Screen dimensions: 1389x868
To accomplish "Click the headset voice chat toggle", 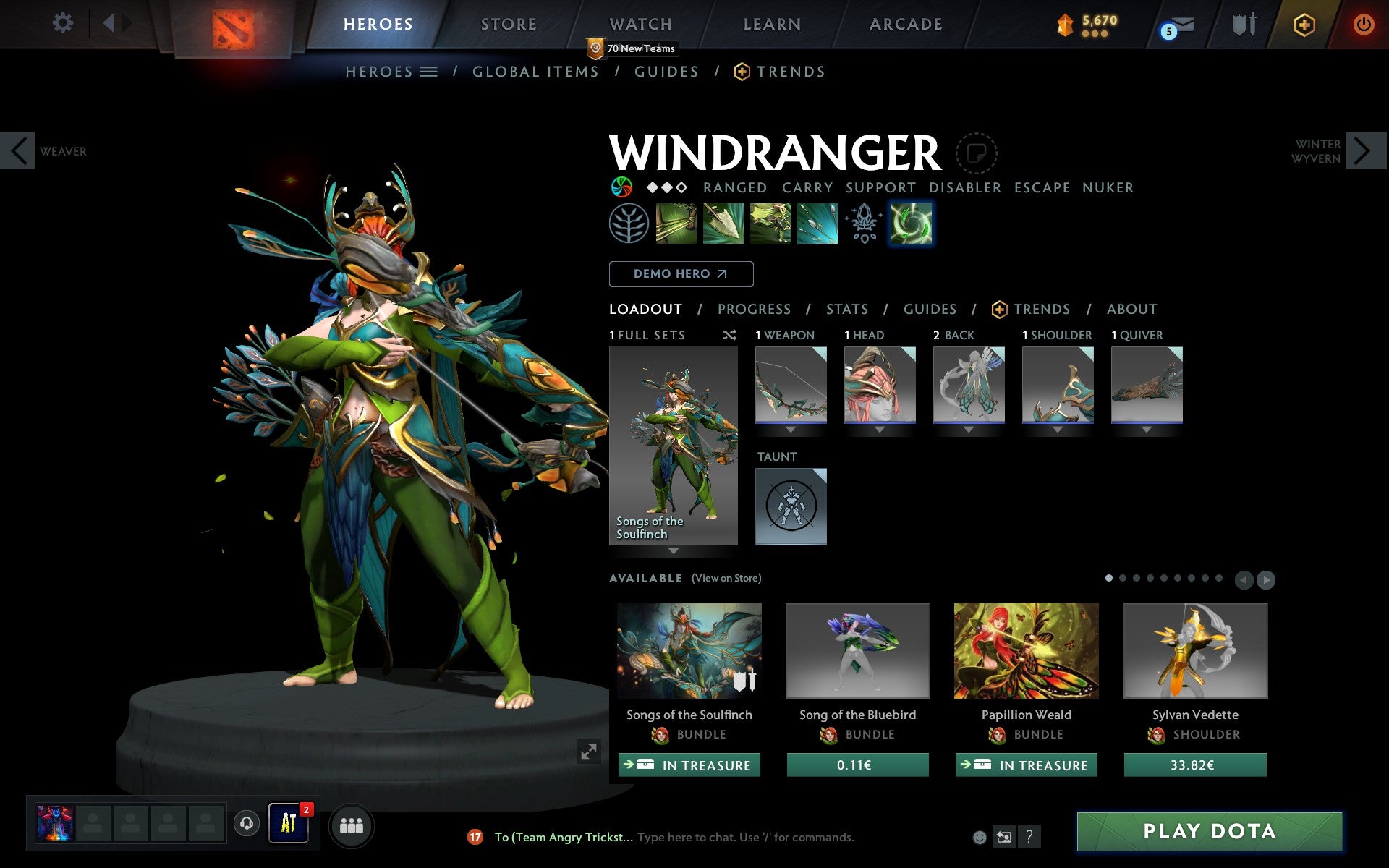I will pos(247,825).
